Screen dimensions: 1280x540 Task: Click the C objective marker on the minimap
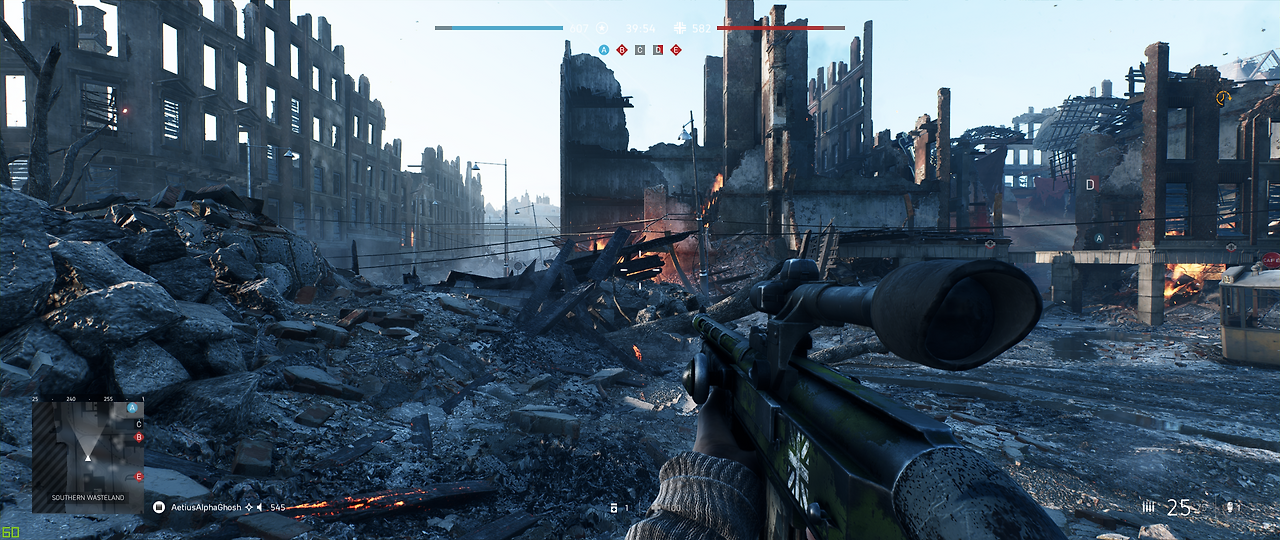coord(139,424)
